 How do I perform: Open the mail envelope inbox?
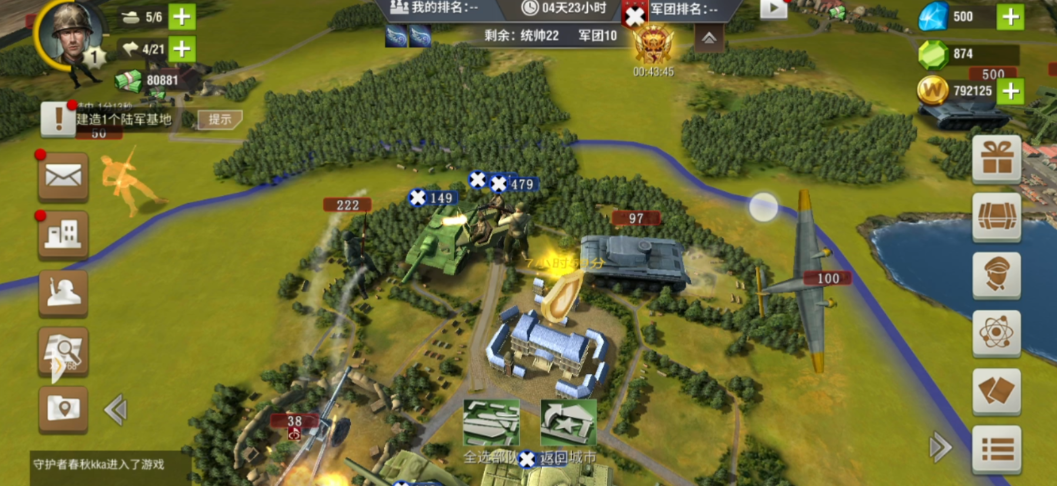63,178
